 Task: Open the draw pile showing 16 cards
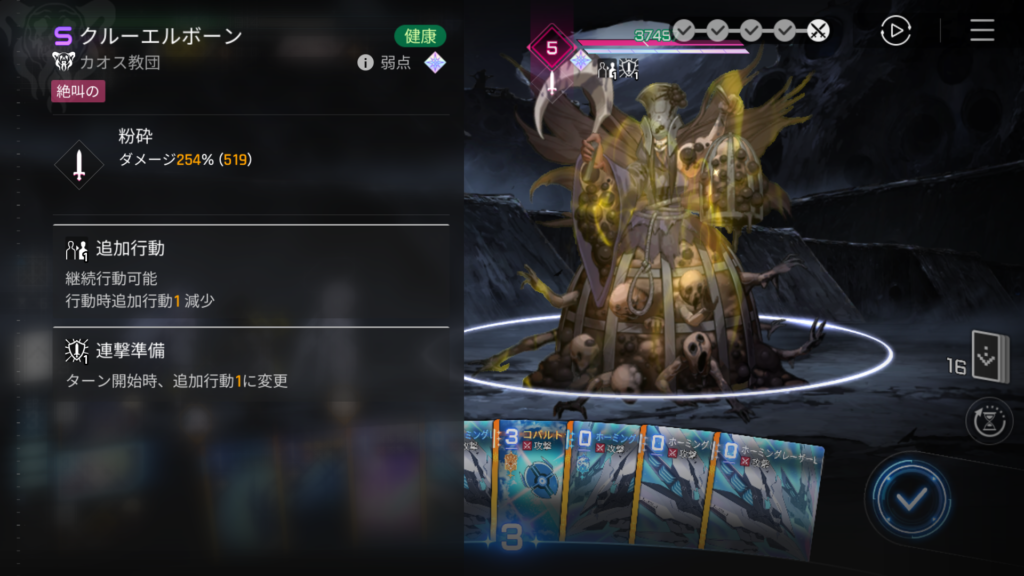[x=990, y=360]
